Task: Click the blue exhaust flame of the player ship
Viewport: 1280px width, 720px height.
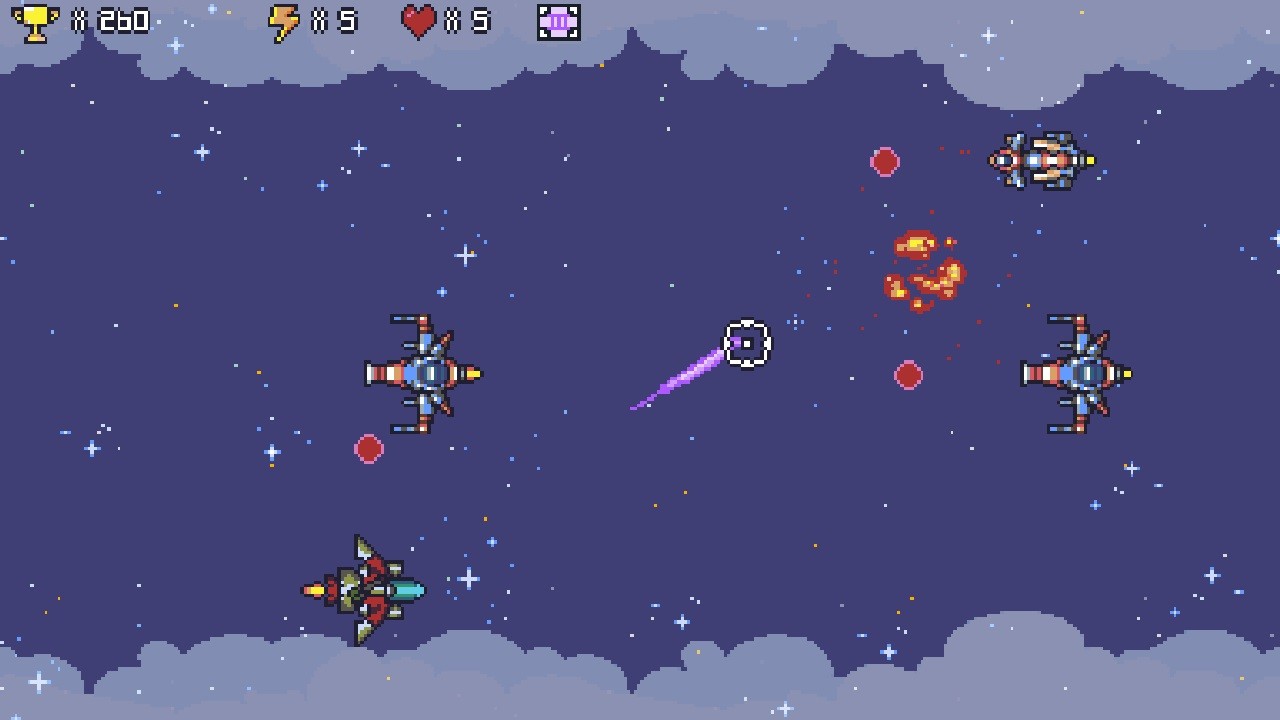Action: pyautogui.click(x=408, y=590)
